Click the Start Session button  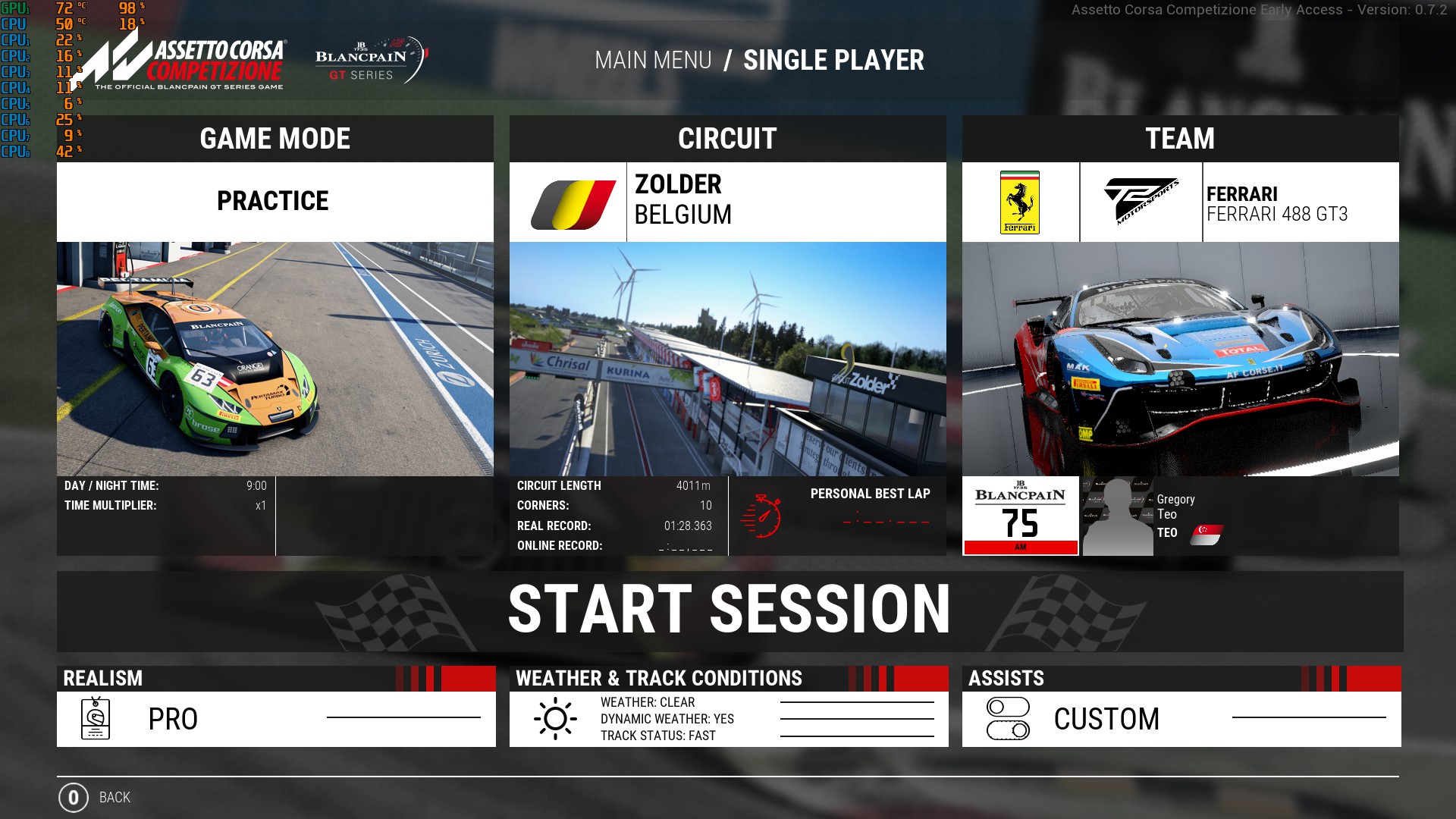click(x=730, y=610)
